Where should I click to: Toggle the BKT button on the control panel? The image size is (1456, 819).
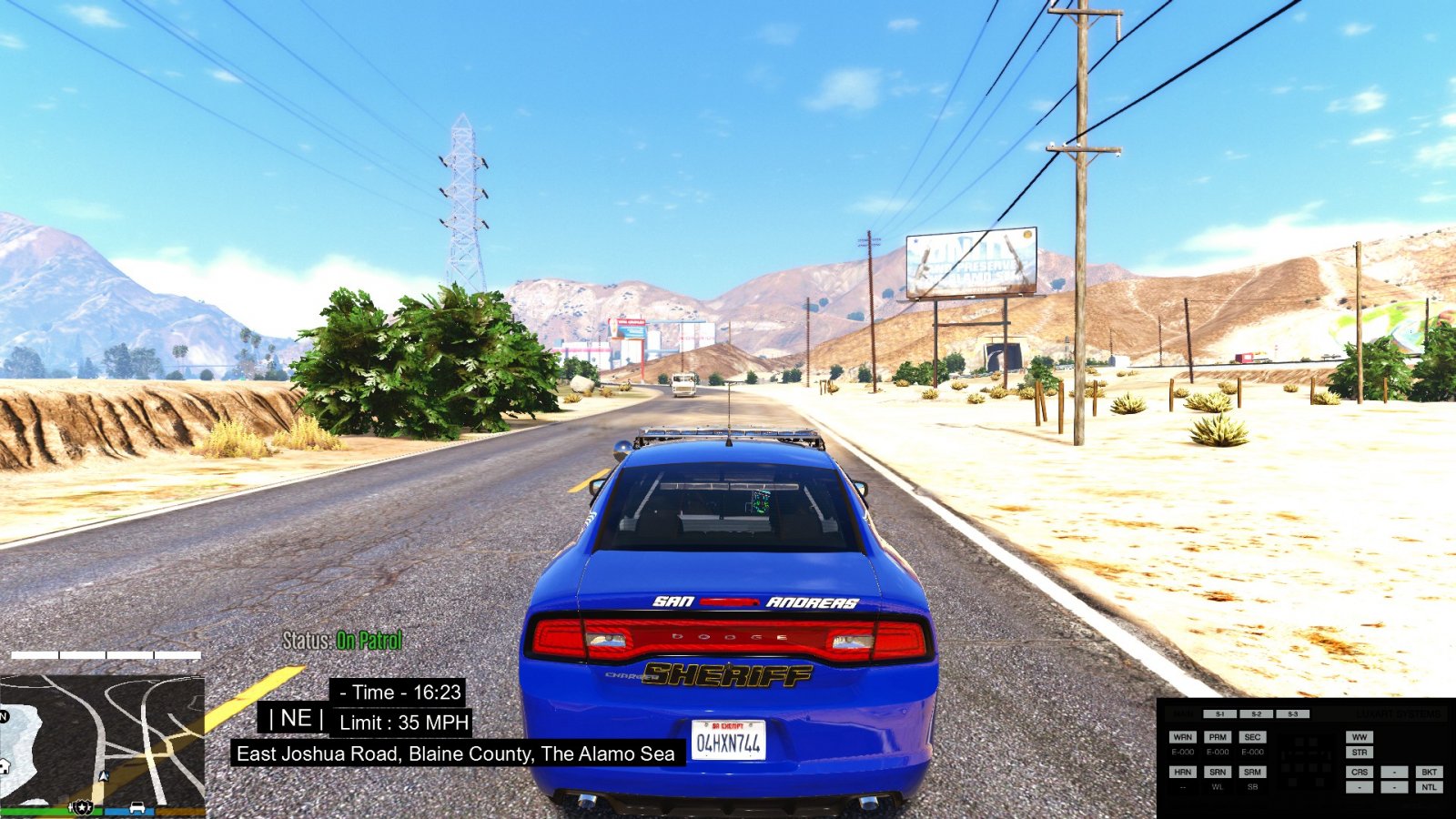(x=1429, y=772)
